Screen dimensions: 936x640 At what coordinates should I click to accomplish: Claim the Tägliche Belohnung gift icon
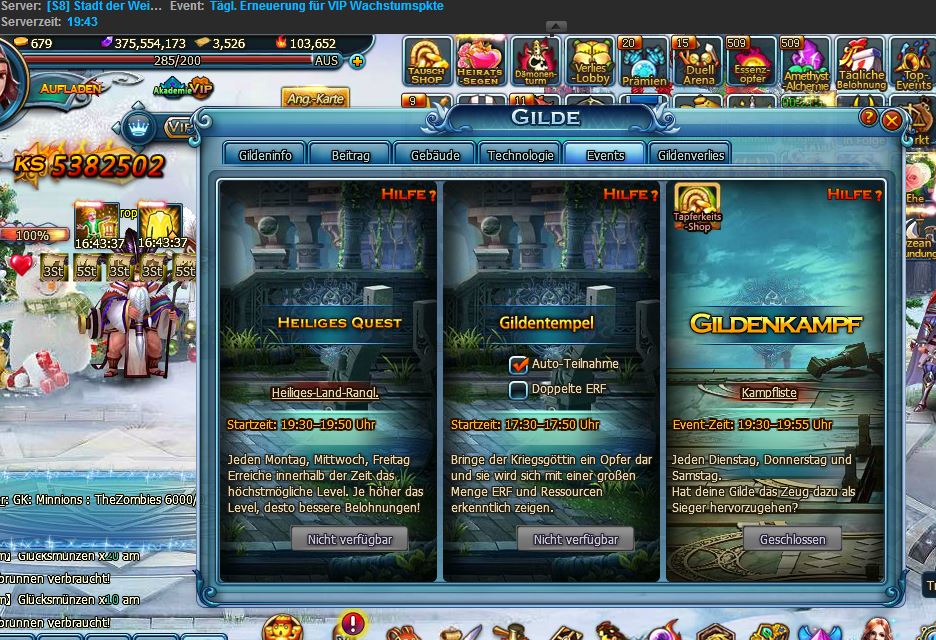click(x=860, y=62)
